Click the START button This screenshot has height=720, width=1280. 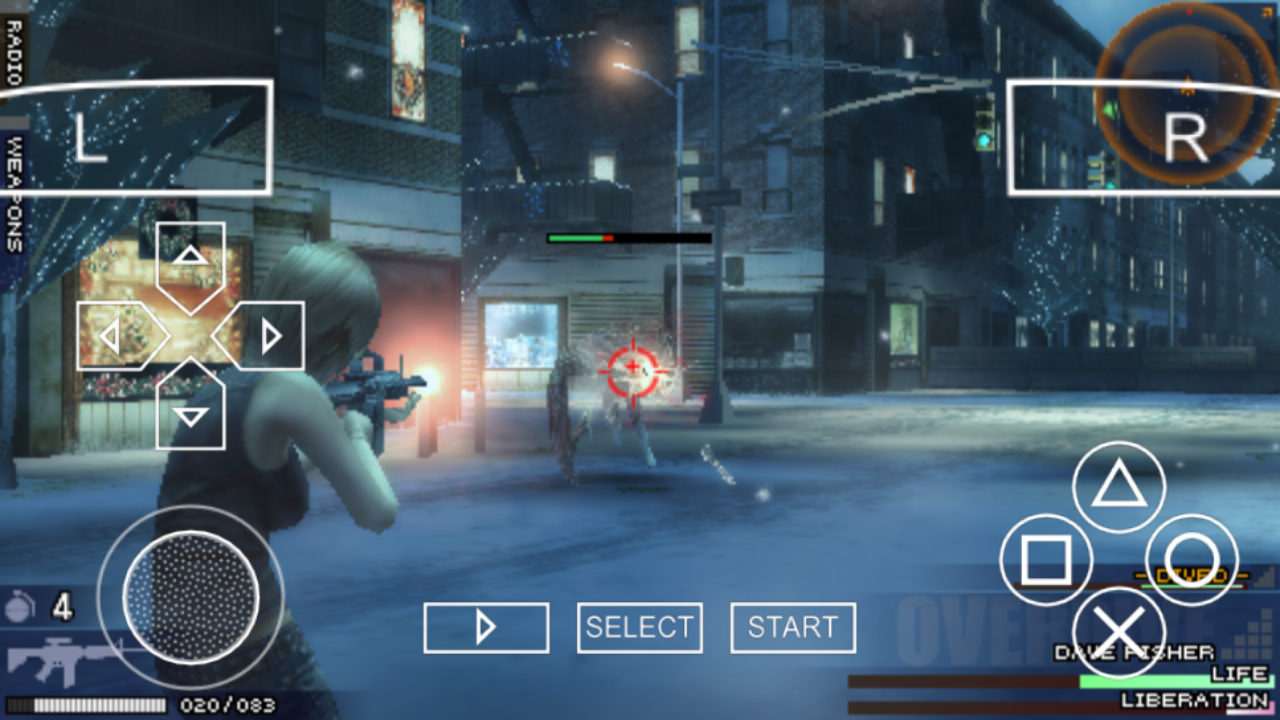pos(793,628)
